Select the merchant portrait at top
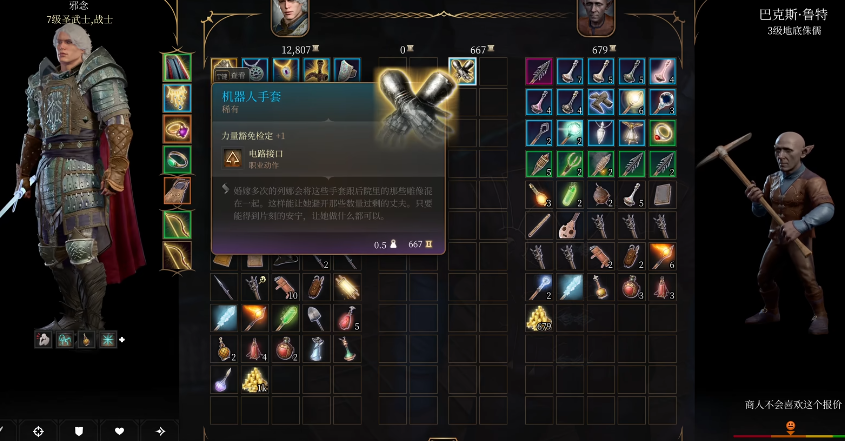Image resolution: width=845 pixels, height=441 pixels. pyautogui.click(x=596, y=17)
